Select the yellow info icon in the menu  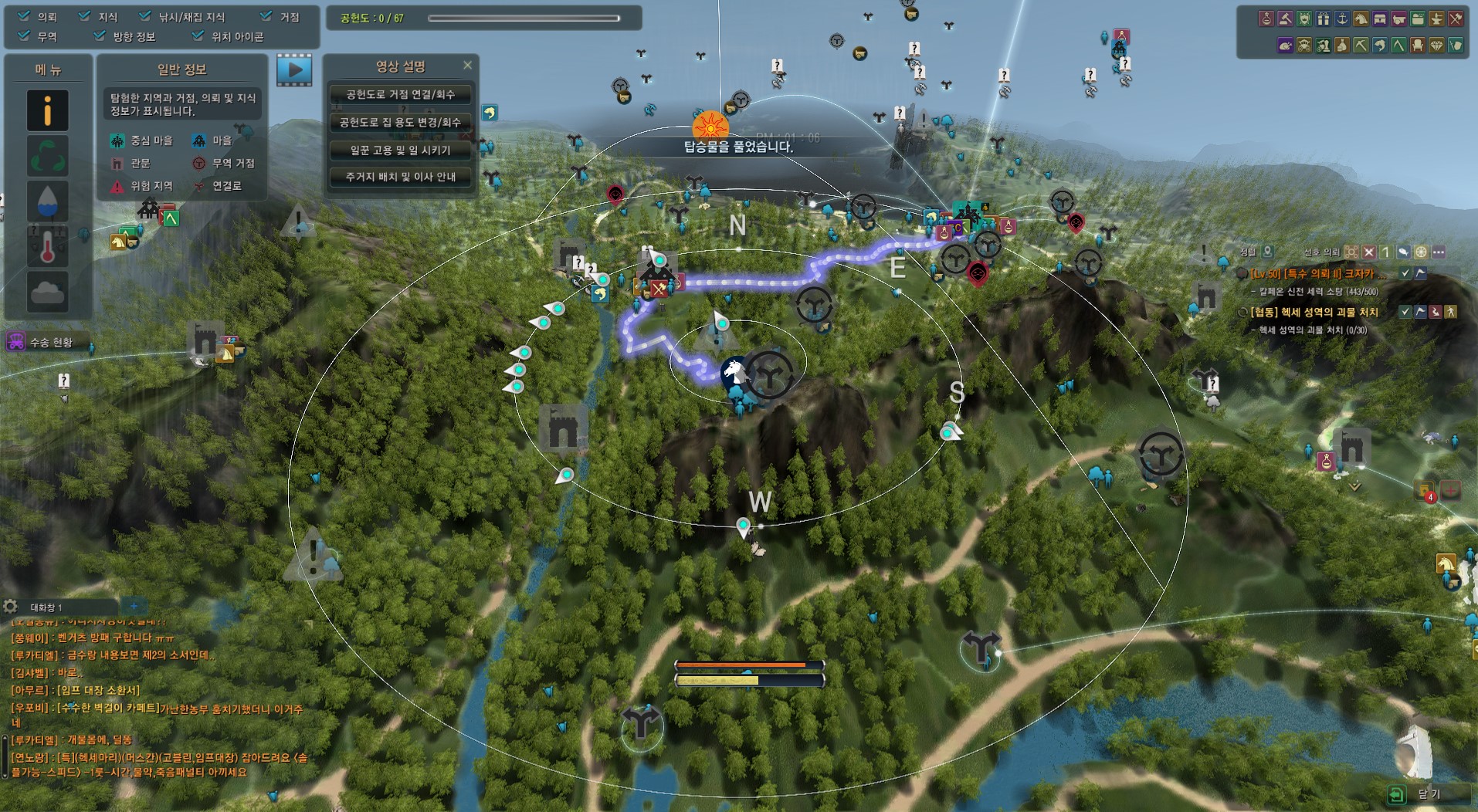point(47,110)
